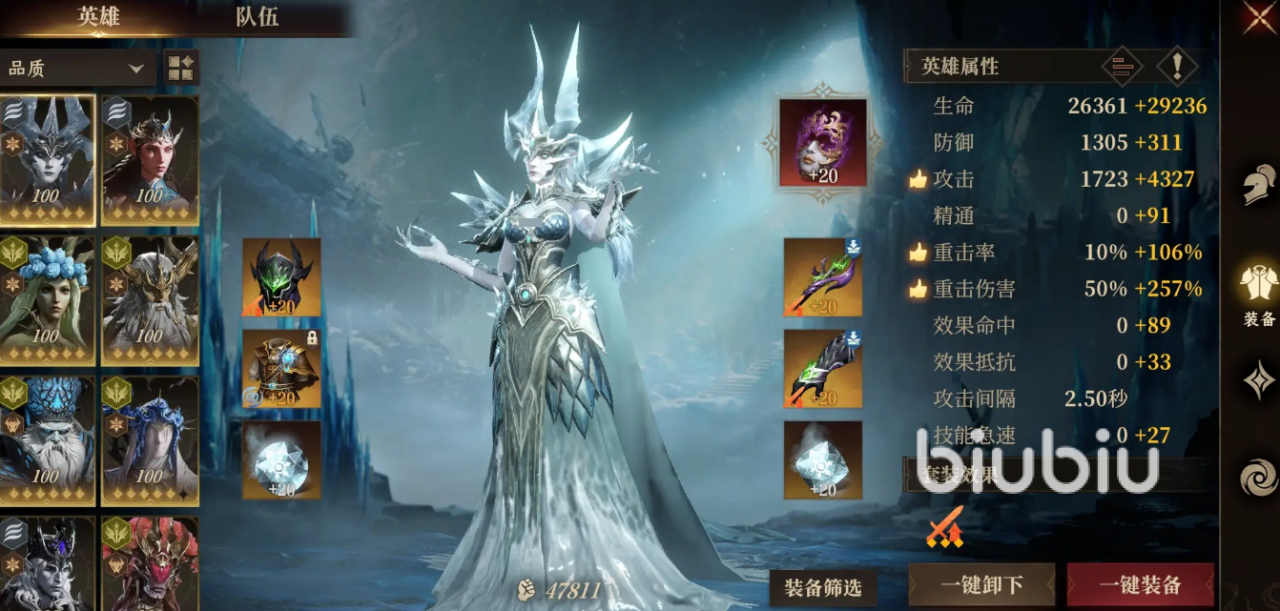Close the hero screen with the X
This screenshot has height=611, width=1280.
(x=1259, y=17)
